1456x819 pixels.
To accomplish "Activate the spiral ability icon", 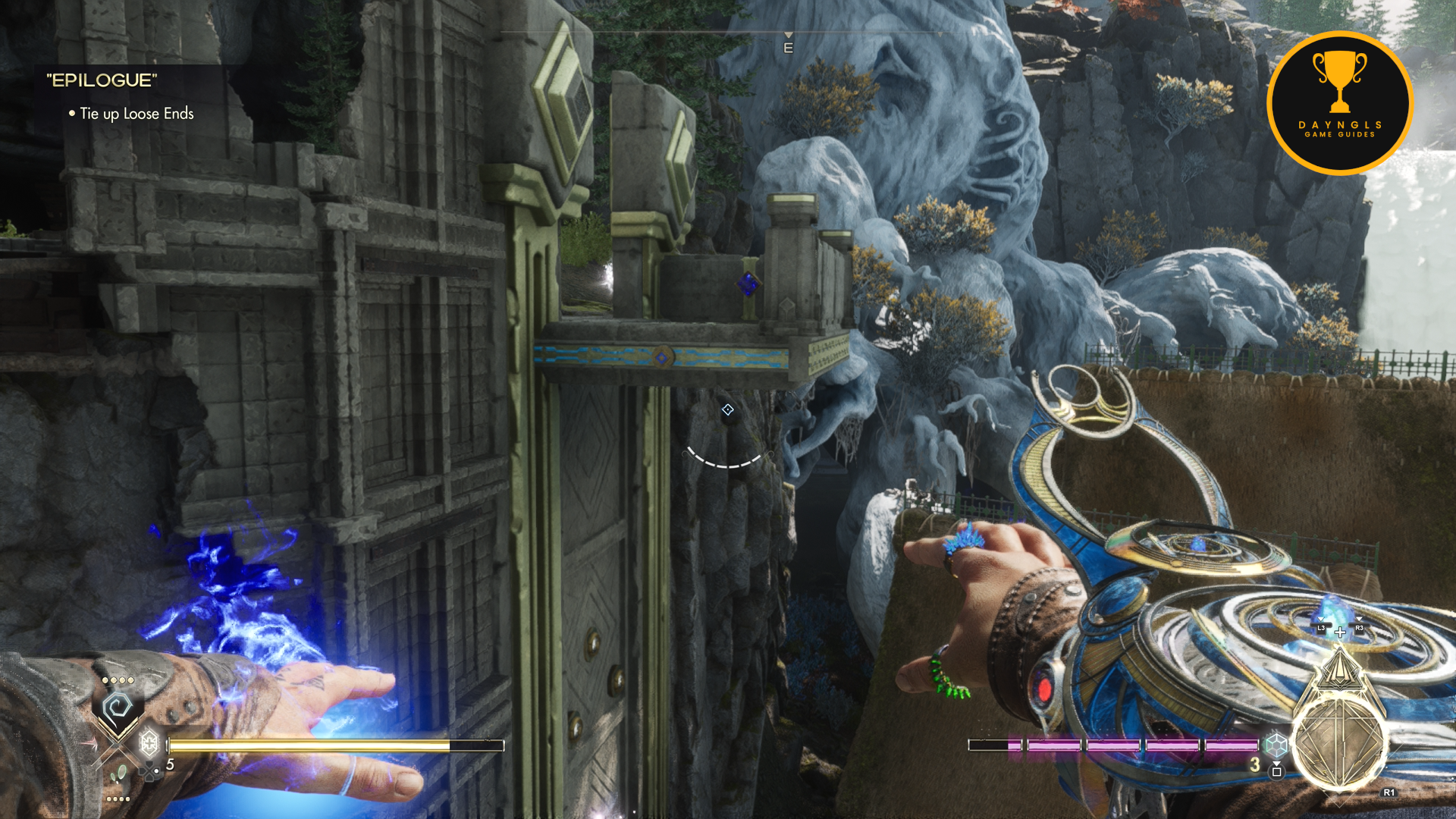I will coord(118,709).
